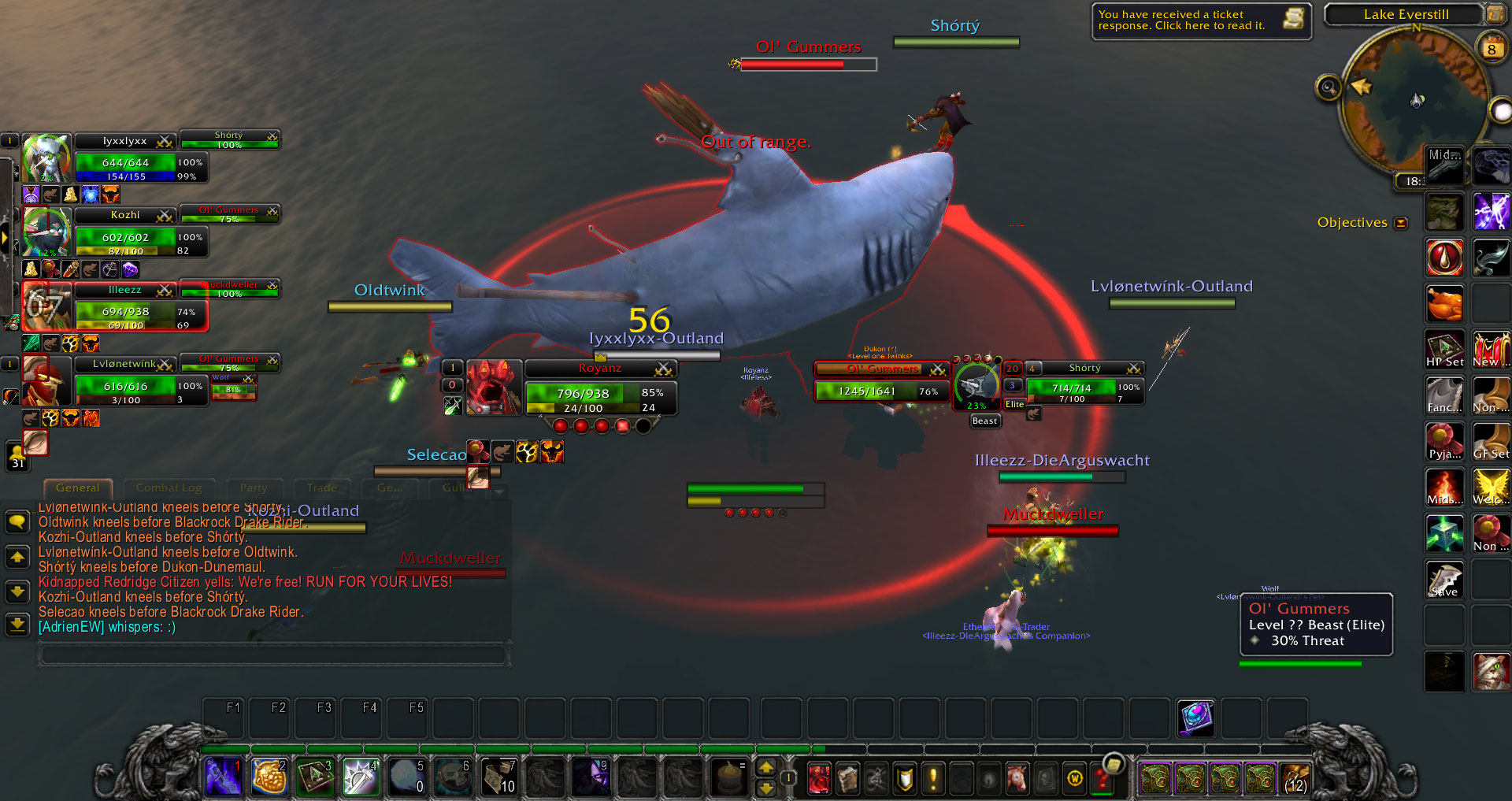Select the Ol' Gummers target frame

click(882, 381)
